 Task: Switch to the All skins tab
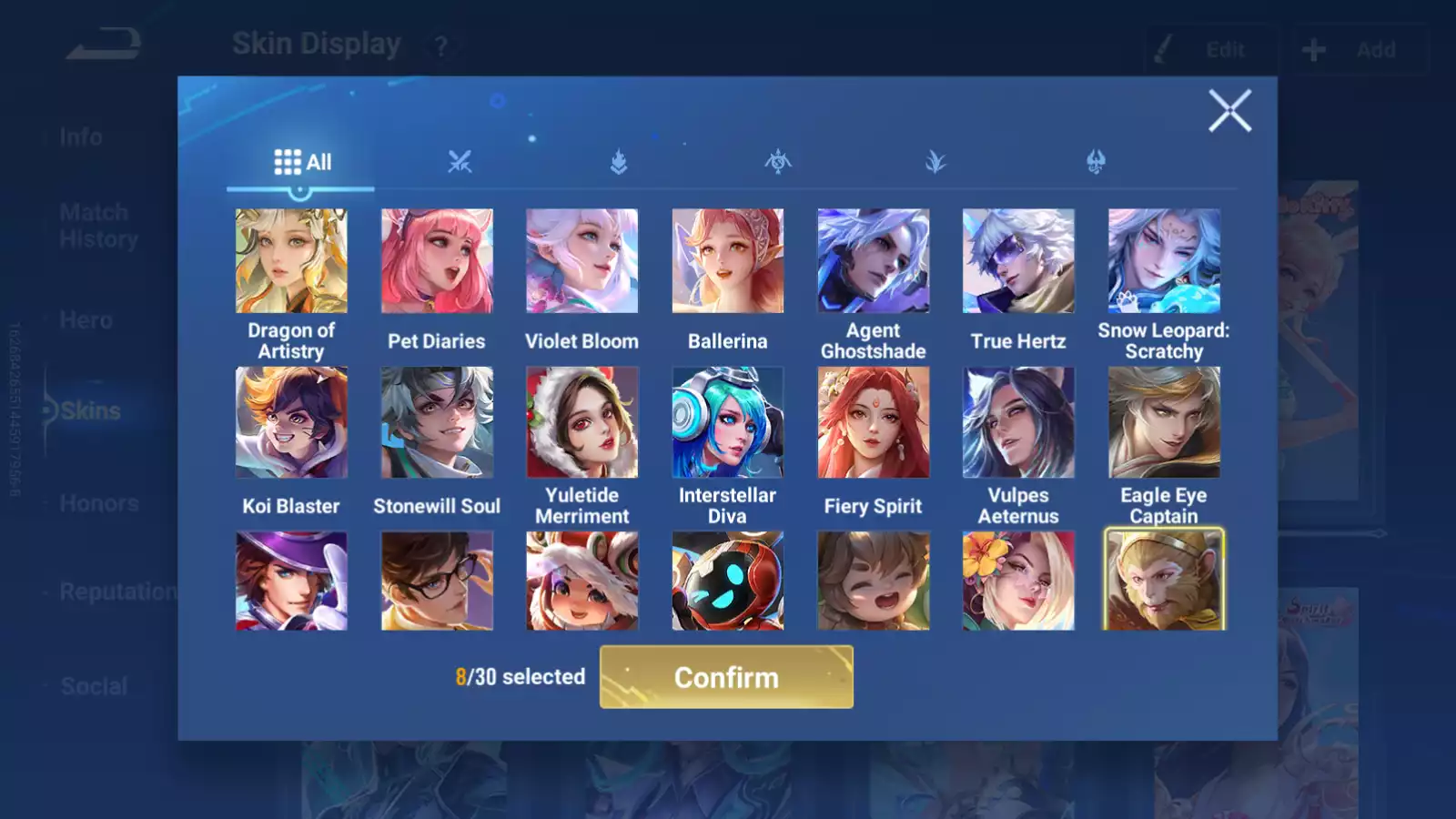[300, 160]
